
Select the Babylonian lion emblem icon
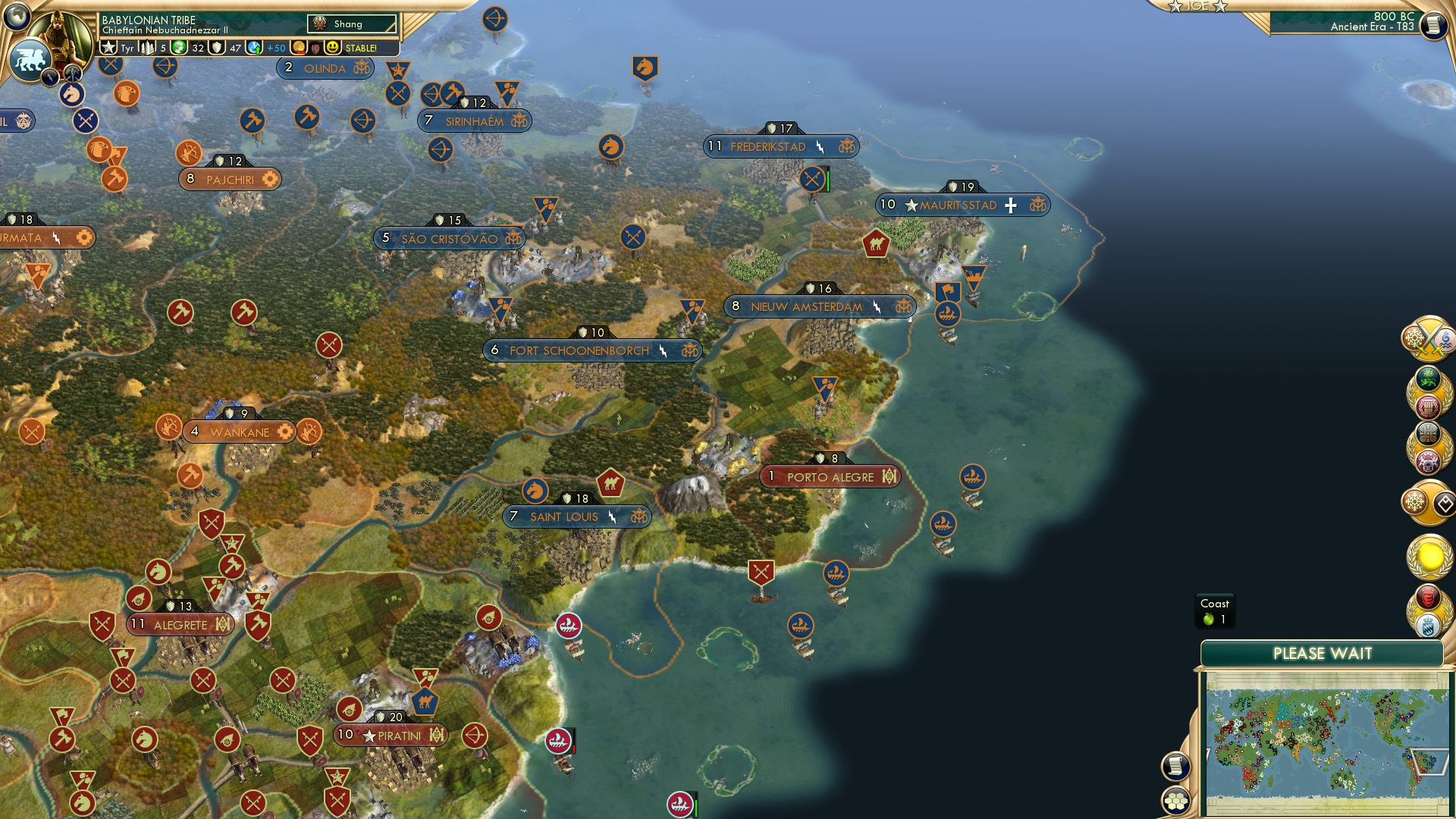click(28, 58)
